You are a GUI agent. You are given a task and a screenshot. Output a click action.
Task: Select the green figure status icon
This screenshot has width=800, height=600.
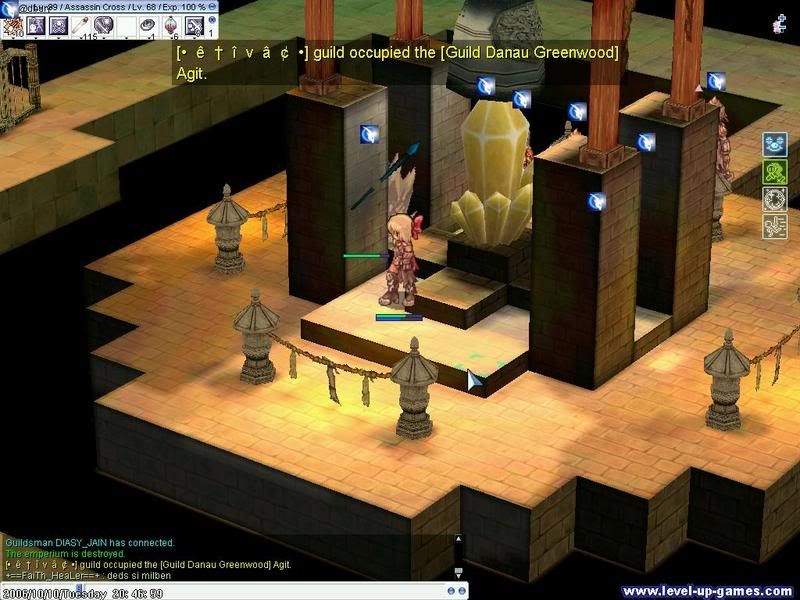775,172
